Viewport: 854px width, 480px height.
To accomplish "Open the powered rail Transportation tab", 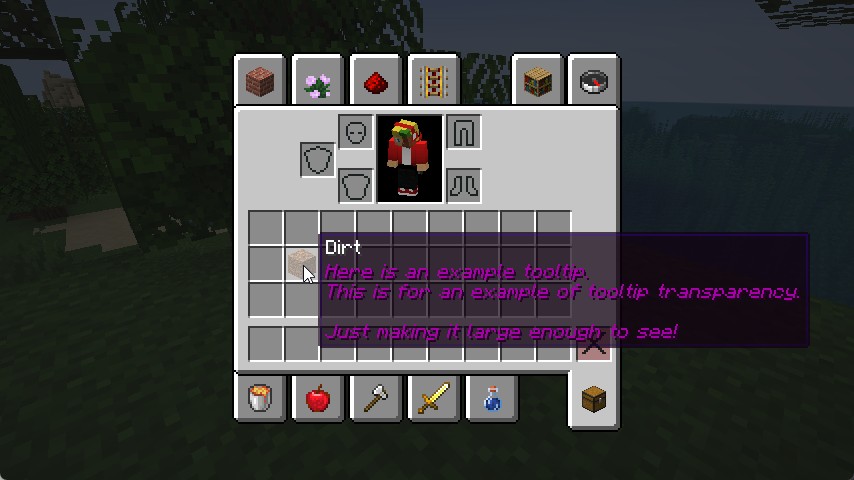I will click(x=434, y=81).
